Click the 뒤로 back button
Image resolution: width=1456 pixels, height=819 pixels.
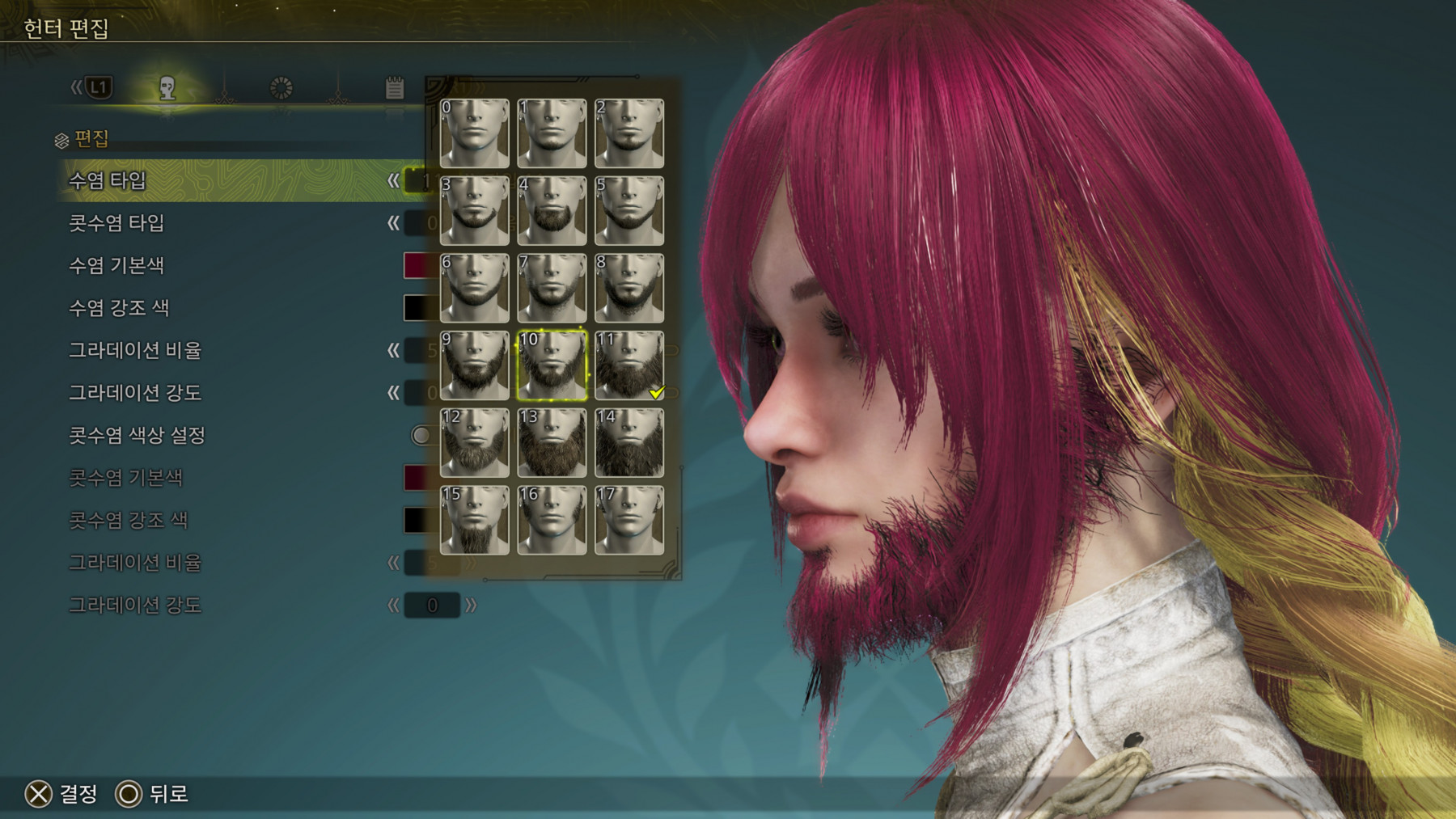click(152, 794)
